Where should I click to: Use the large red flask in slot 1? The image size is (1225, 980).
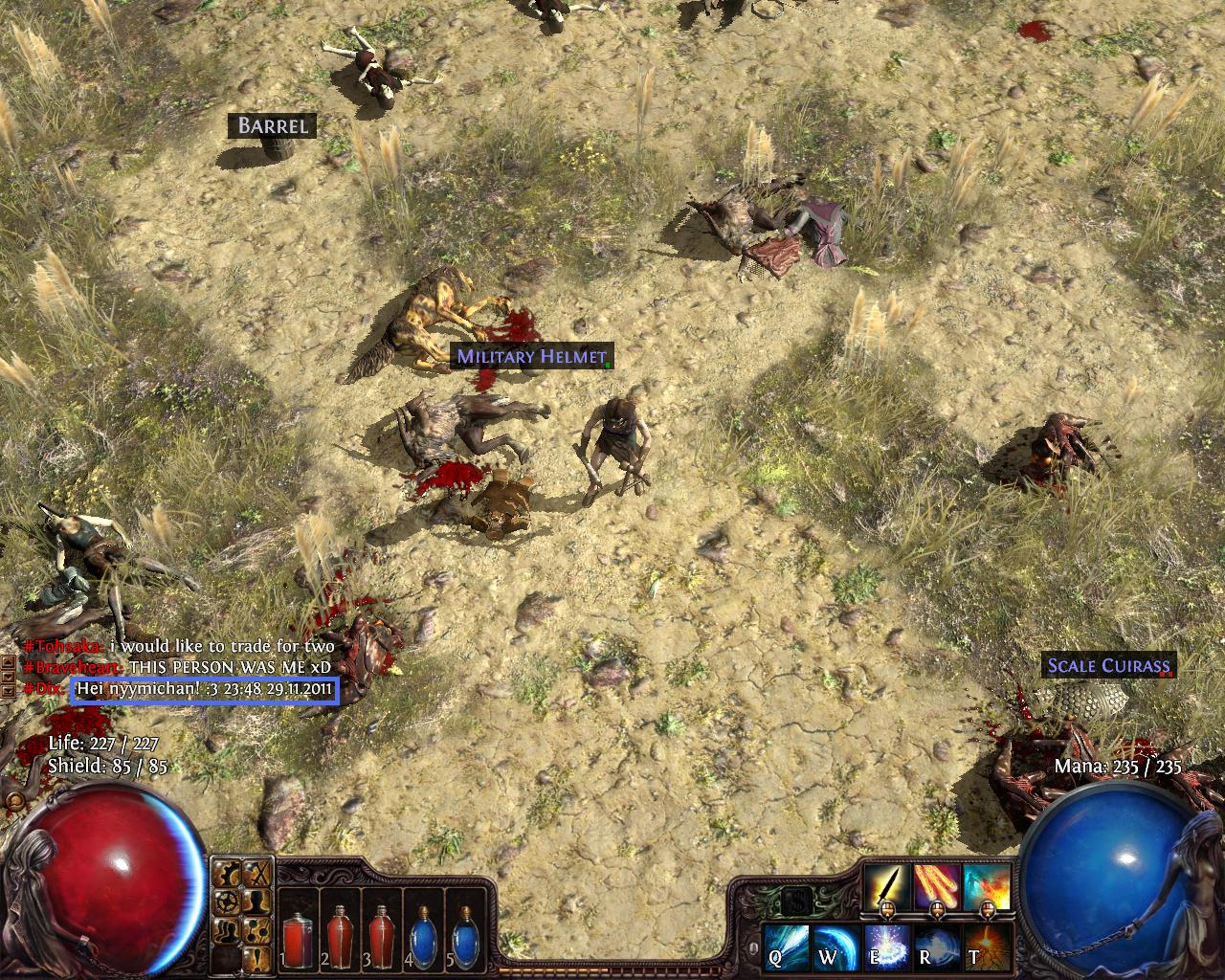[296, 938]
